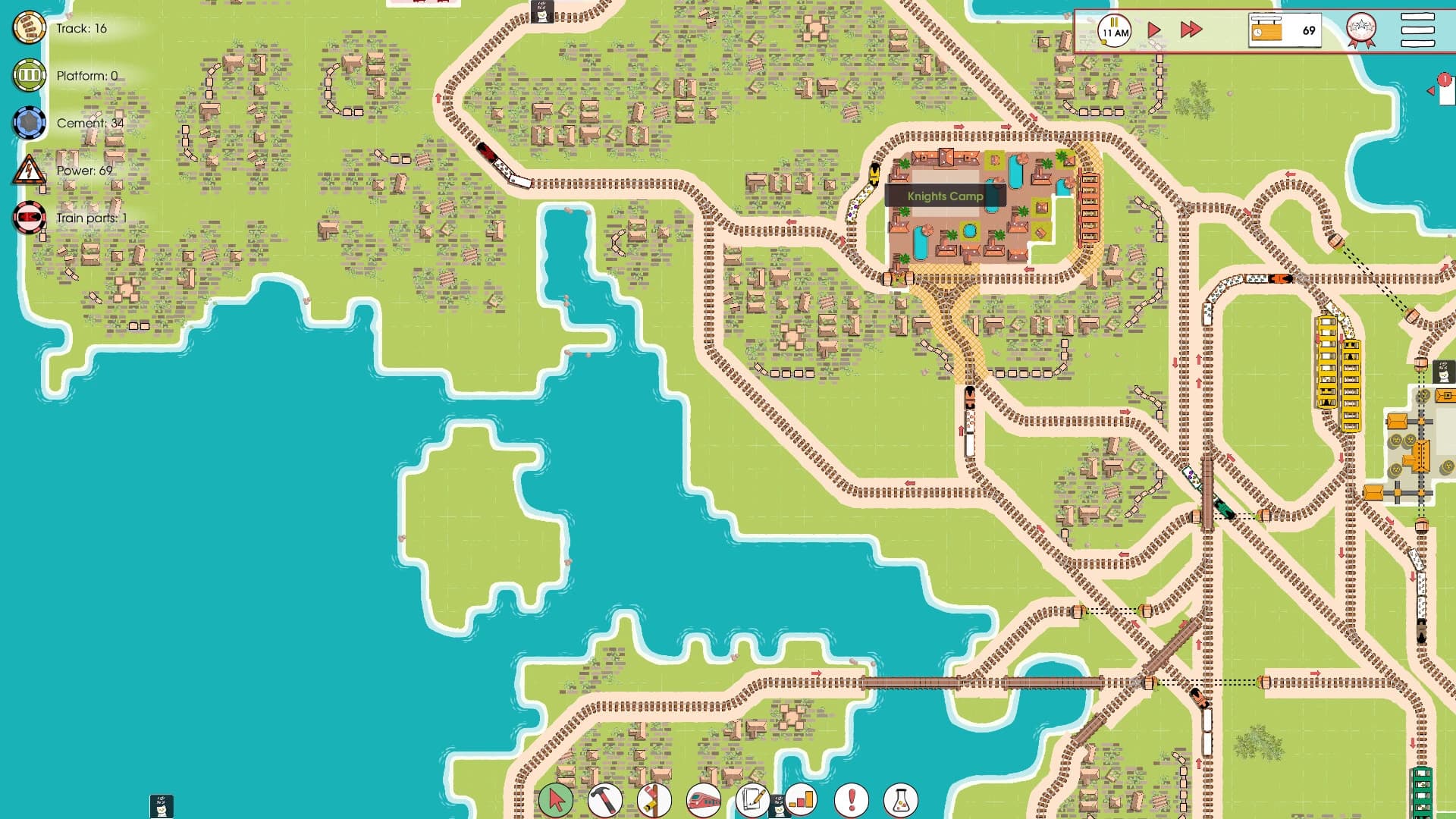
Task: Pause the game using the 11 AM clock
Action: tap(1113, 30)
